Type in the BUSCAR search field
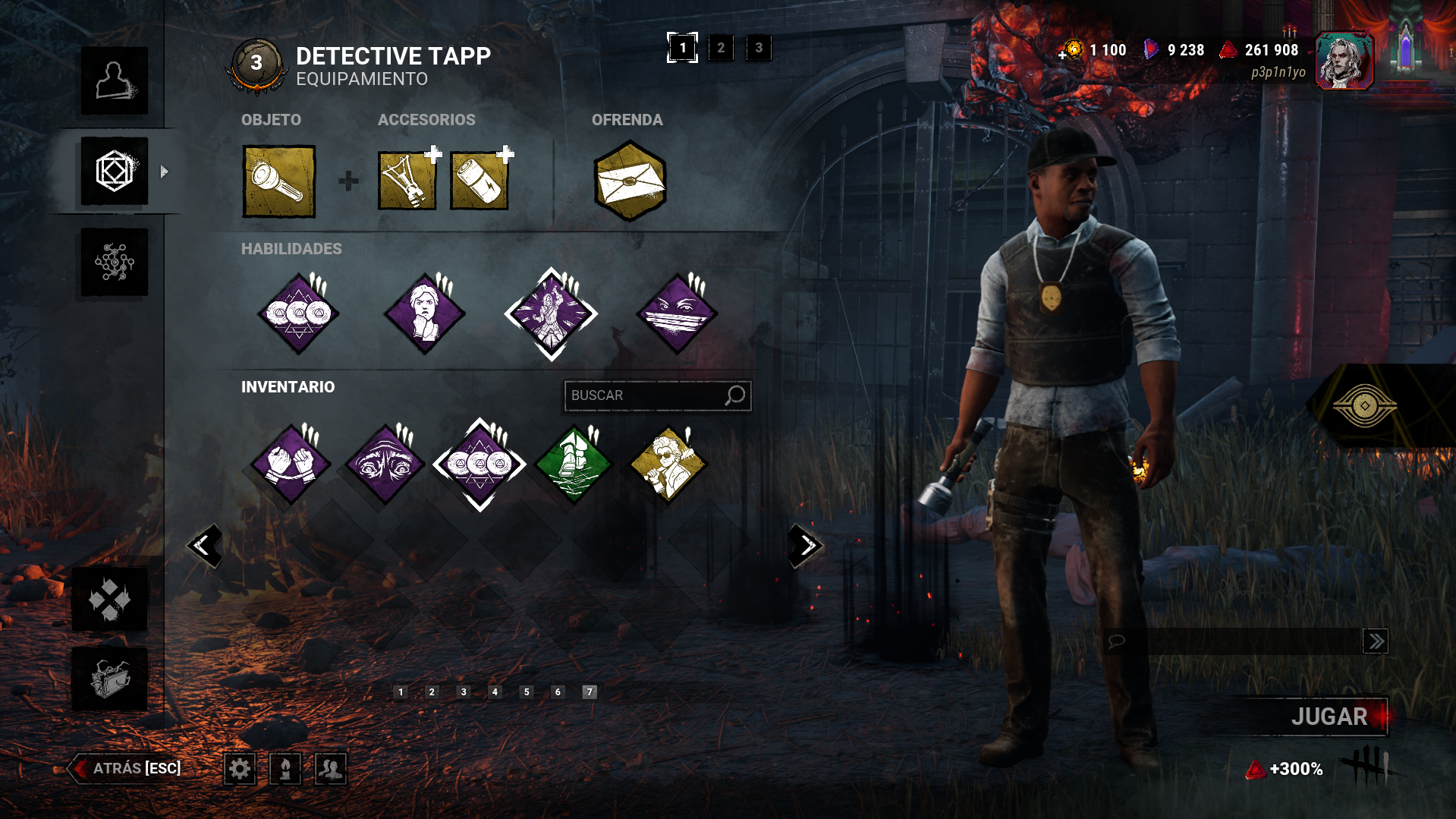1456x819 pixels. 645,395
